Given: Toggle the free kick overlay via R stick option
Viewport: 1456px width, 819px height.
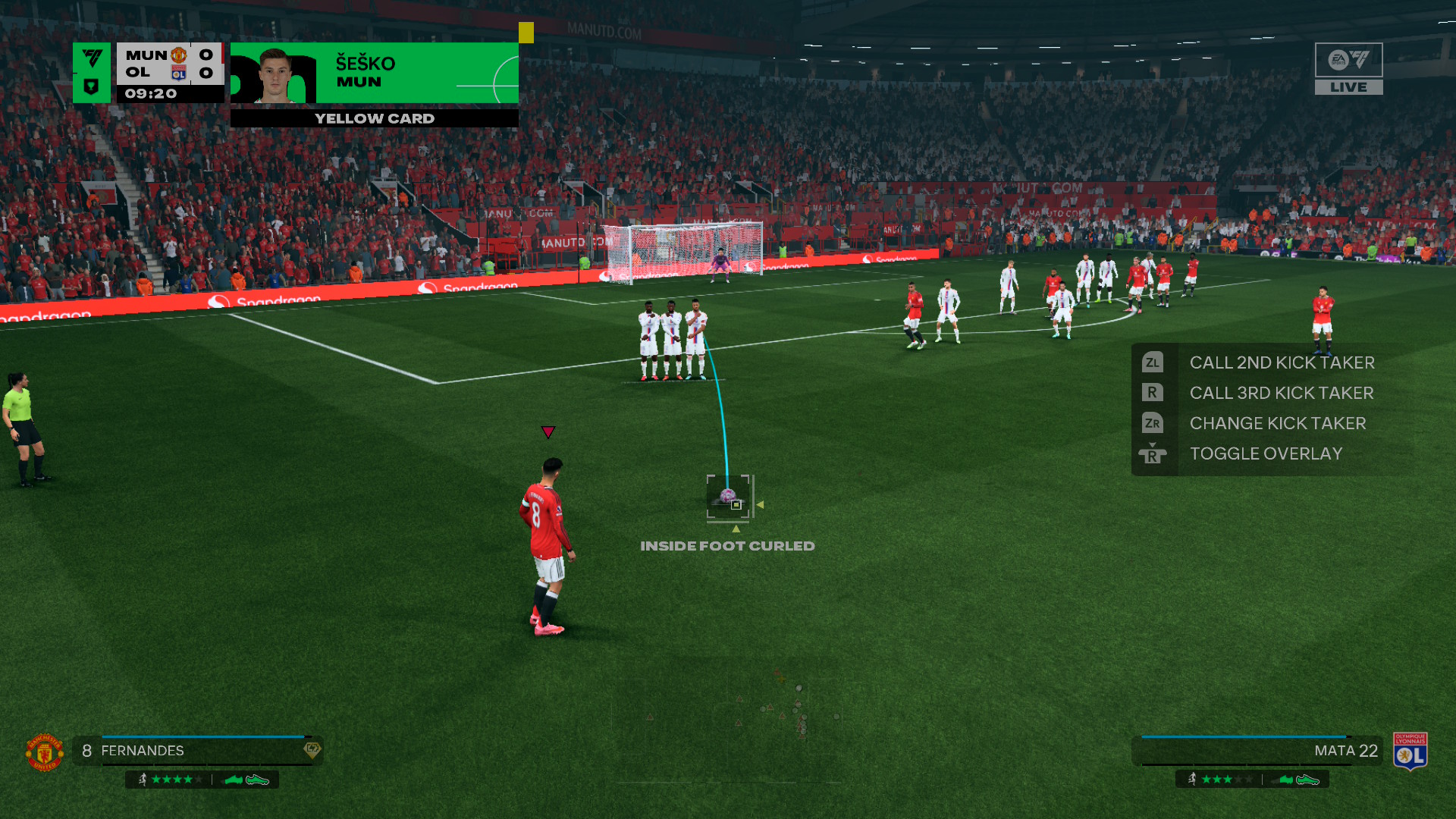Looking at the screenshot, I should click(x=1266, y=453).
